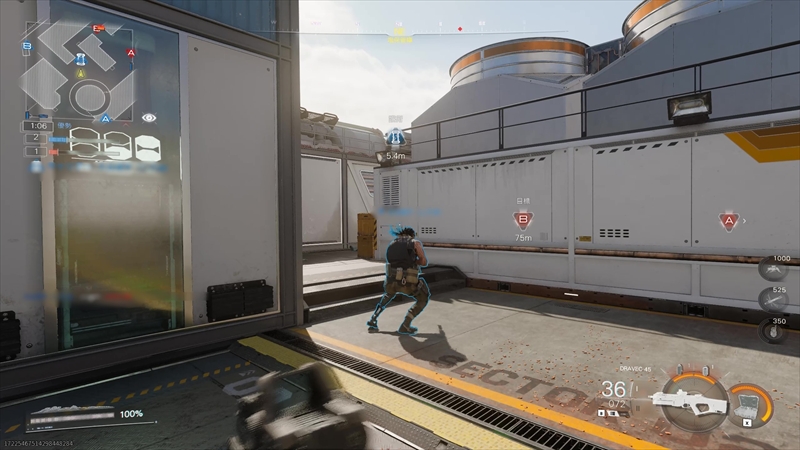Click the objective B waypoint marker
This screenshot has width=800, height=450.
point(523,221)
